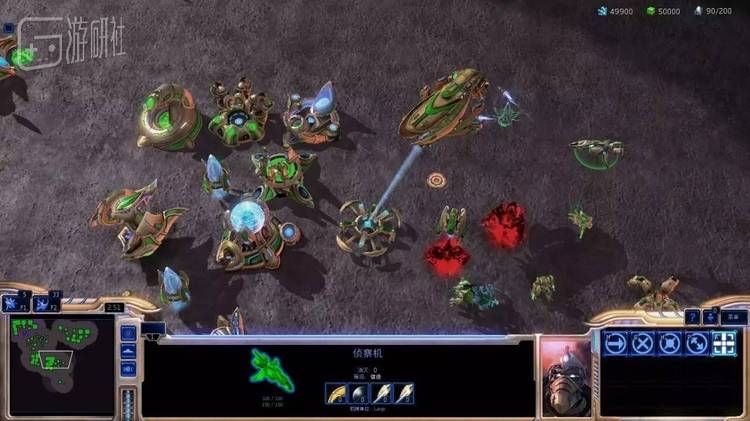Click the top minimap option button
Image resolution: width=750 pixels, height=421 pixels.
point(128,331)
